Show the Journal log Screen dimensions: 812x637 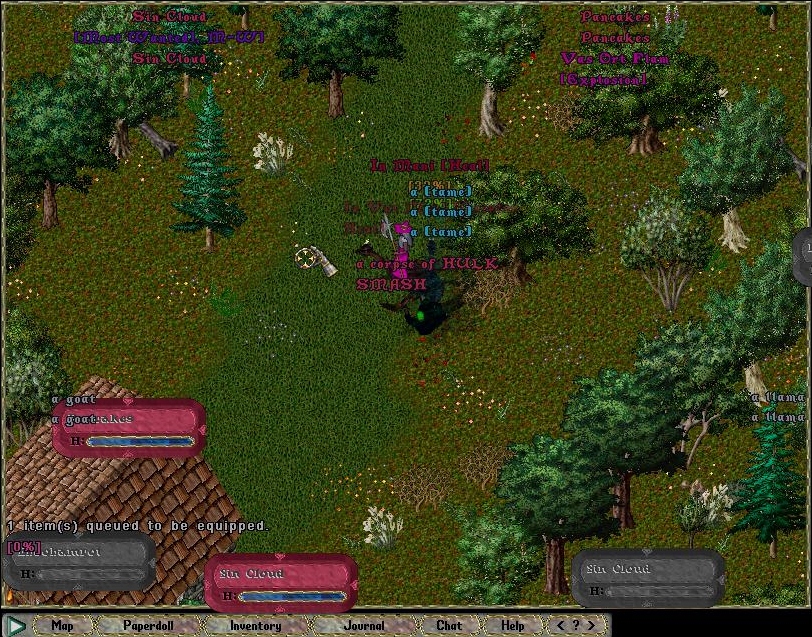[x=363, y=626]
